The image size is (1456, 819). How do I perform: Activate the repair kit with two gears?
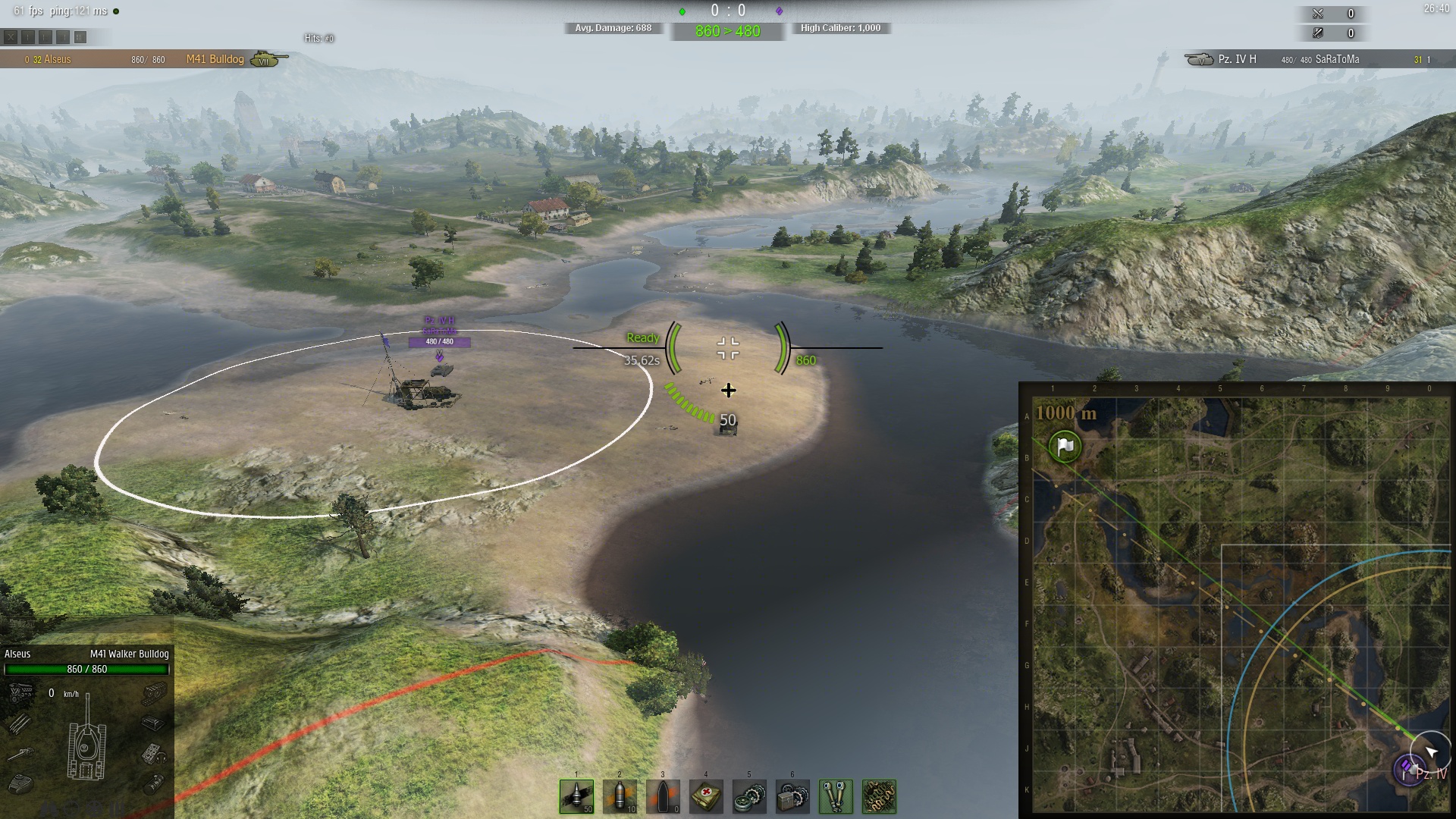click(749, 796)
